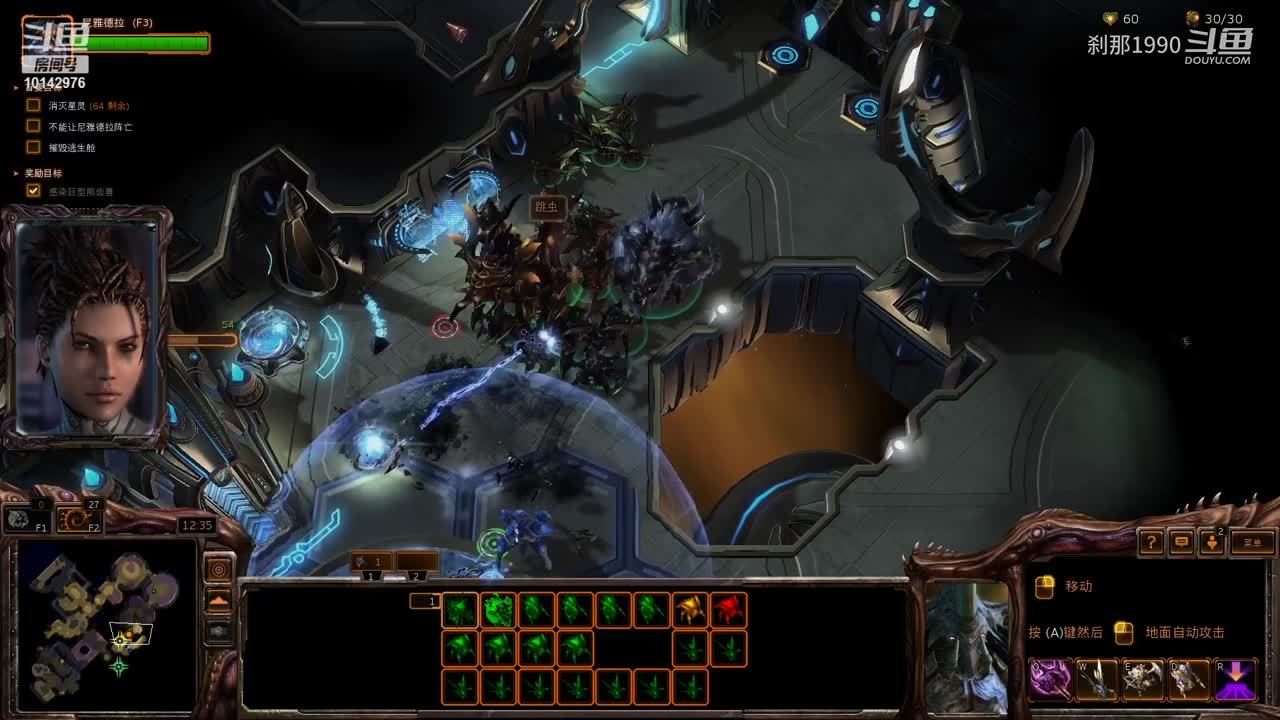
Task: Open the chat message log button
Action: pyautogui.click(x=1182, y=542)
